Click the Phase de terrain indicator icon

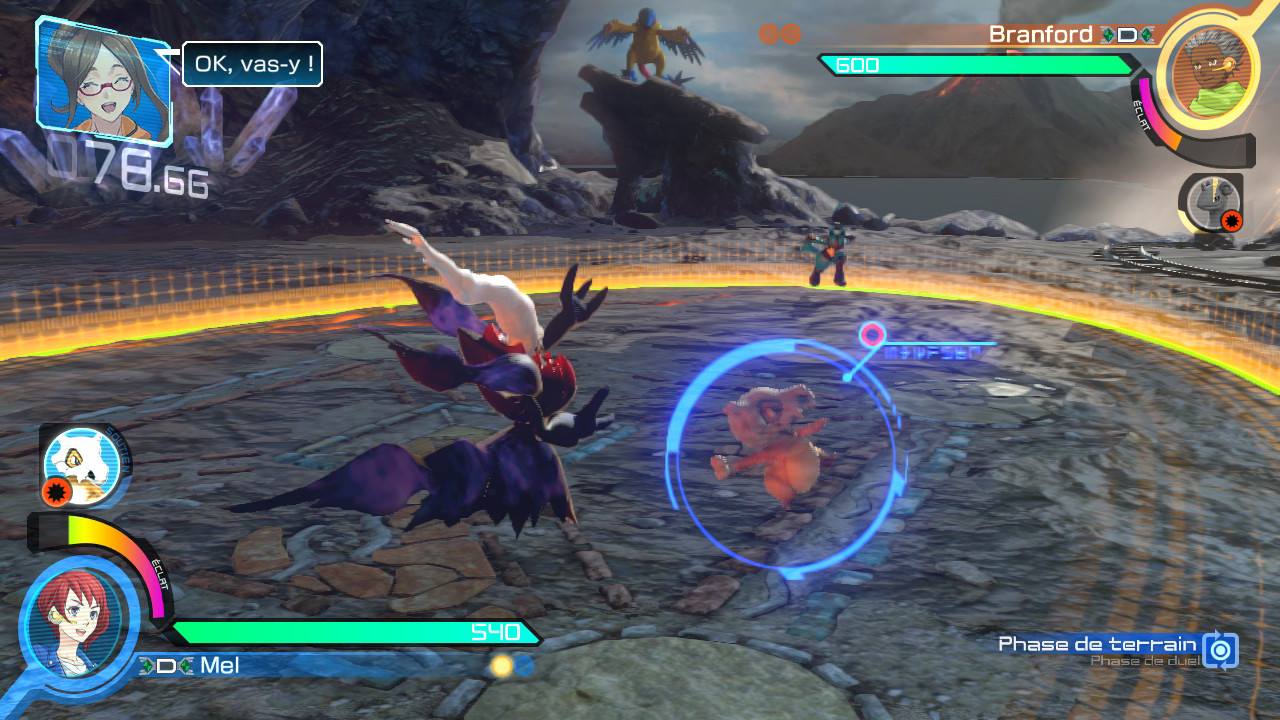1221,649
